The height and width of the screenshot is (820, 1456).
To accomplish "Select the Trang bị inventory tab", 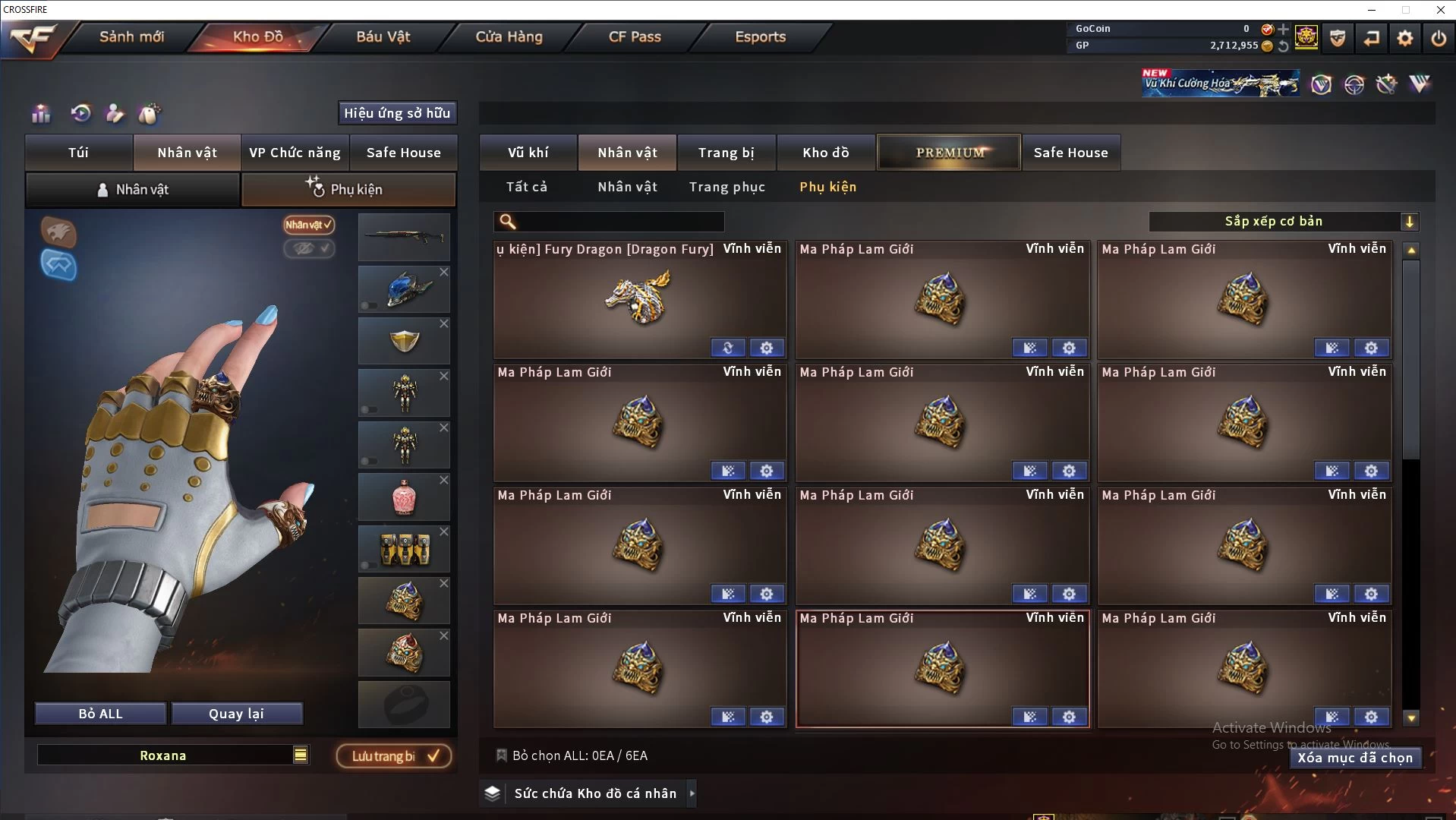I will [x=726, y=153].
